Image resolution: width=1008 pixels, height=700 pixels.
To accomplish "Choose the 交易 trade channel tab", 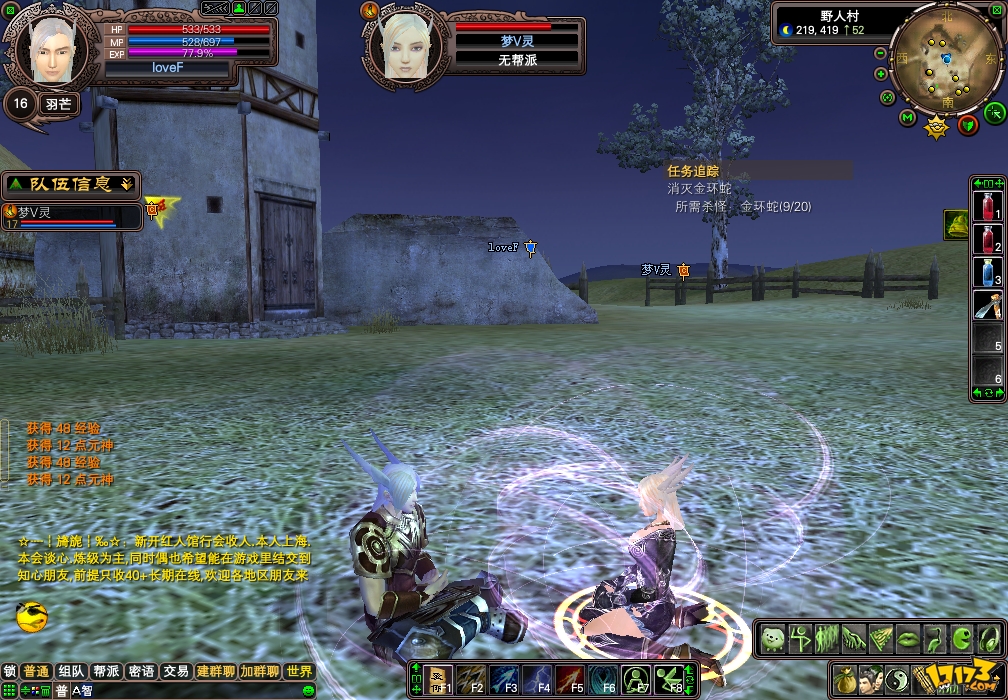I will pos(176,672).
